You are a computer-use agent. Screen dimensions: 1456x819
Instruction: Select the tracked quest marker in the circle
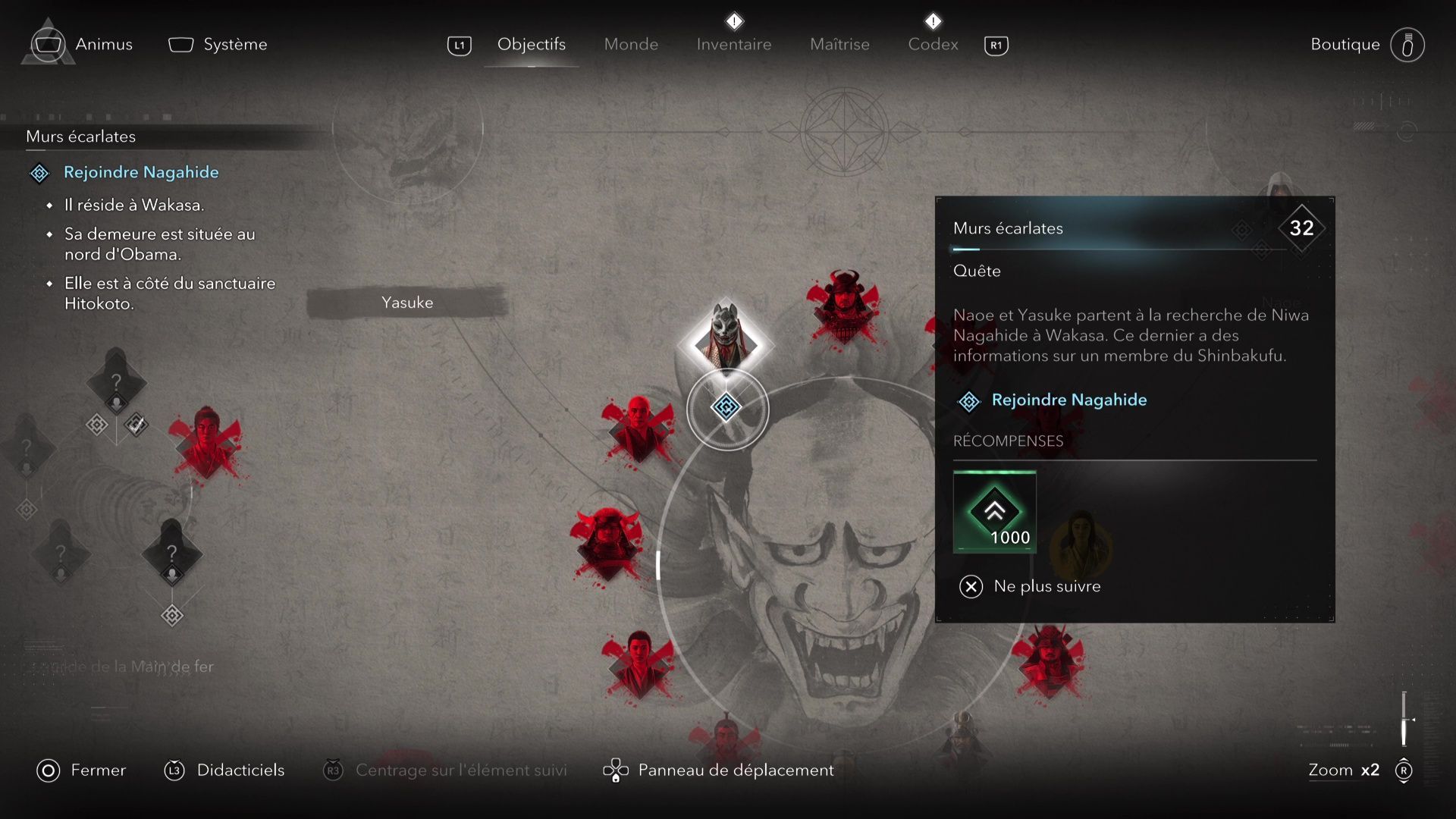[x=726, y=408]
